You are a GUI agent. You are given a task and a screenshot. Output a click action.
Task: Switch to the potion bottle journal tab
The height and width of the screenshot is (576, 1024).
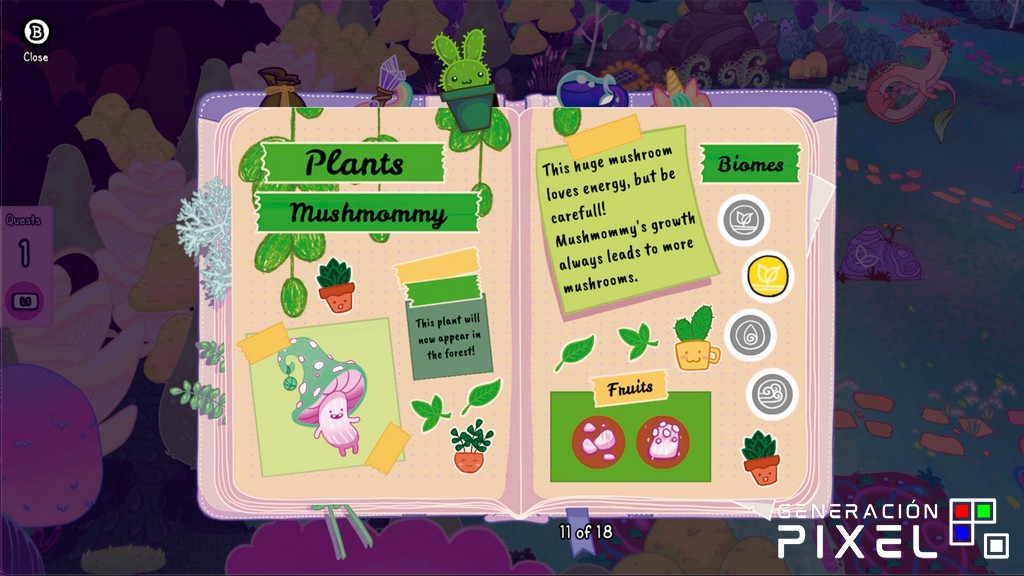point(589,89)
